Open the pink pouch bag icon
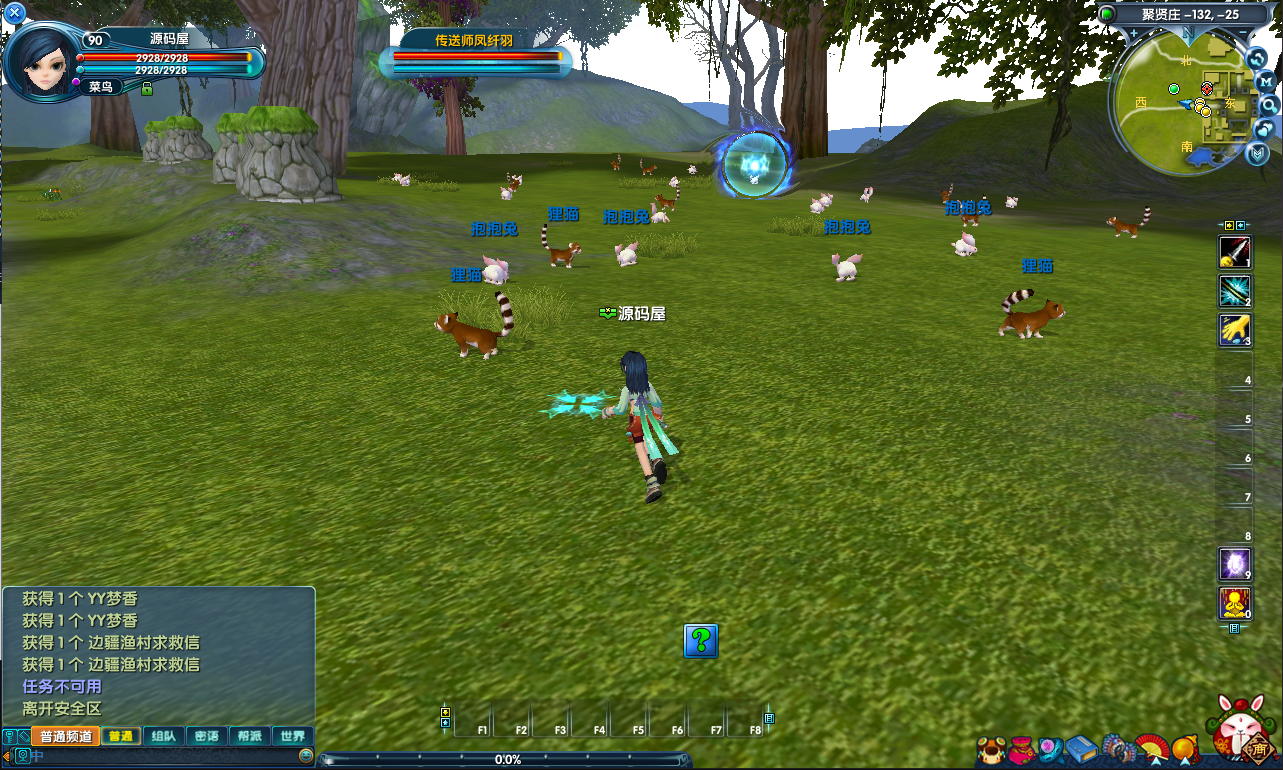The height and width of the screenshot is (770, 1283). point(1020,749)
